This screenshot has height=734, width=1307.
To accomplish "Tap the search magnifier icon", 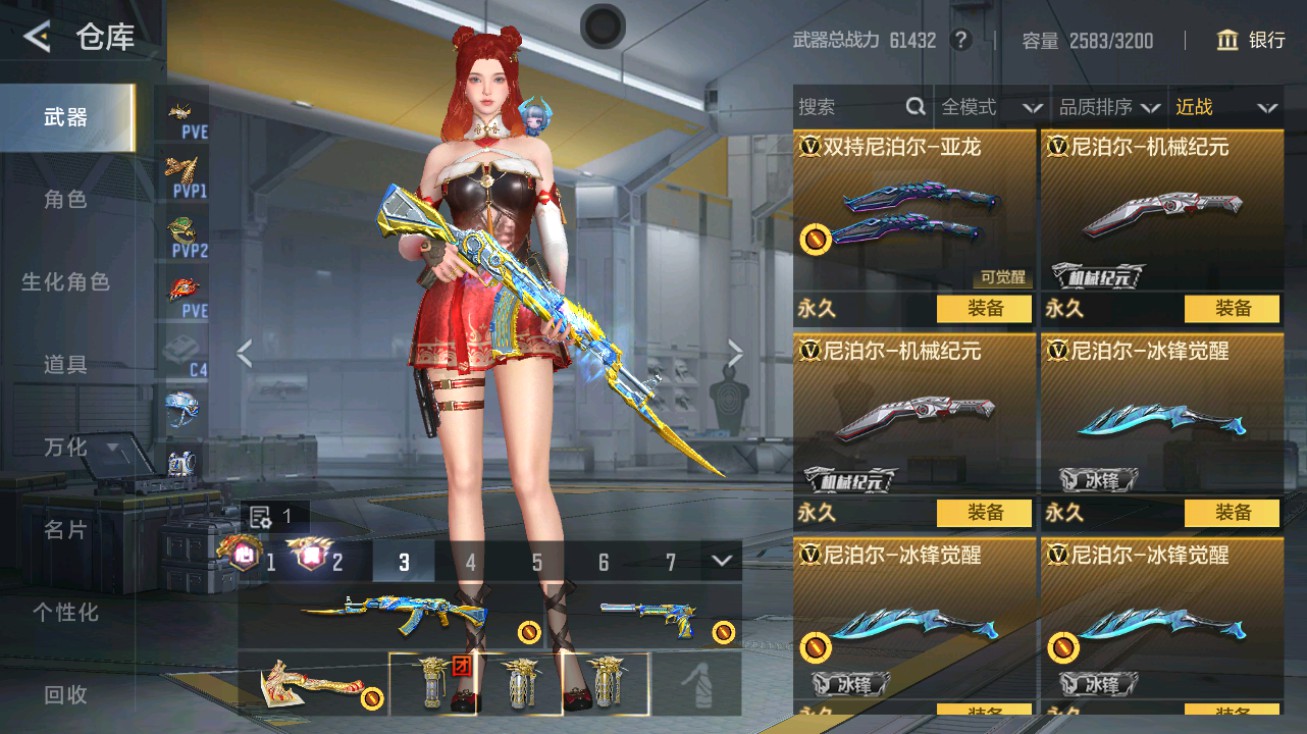I will pyautogui.click(x=913, y=107).
